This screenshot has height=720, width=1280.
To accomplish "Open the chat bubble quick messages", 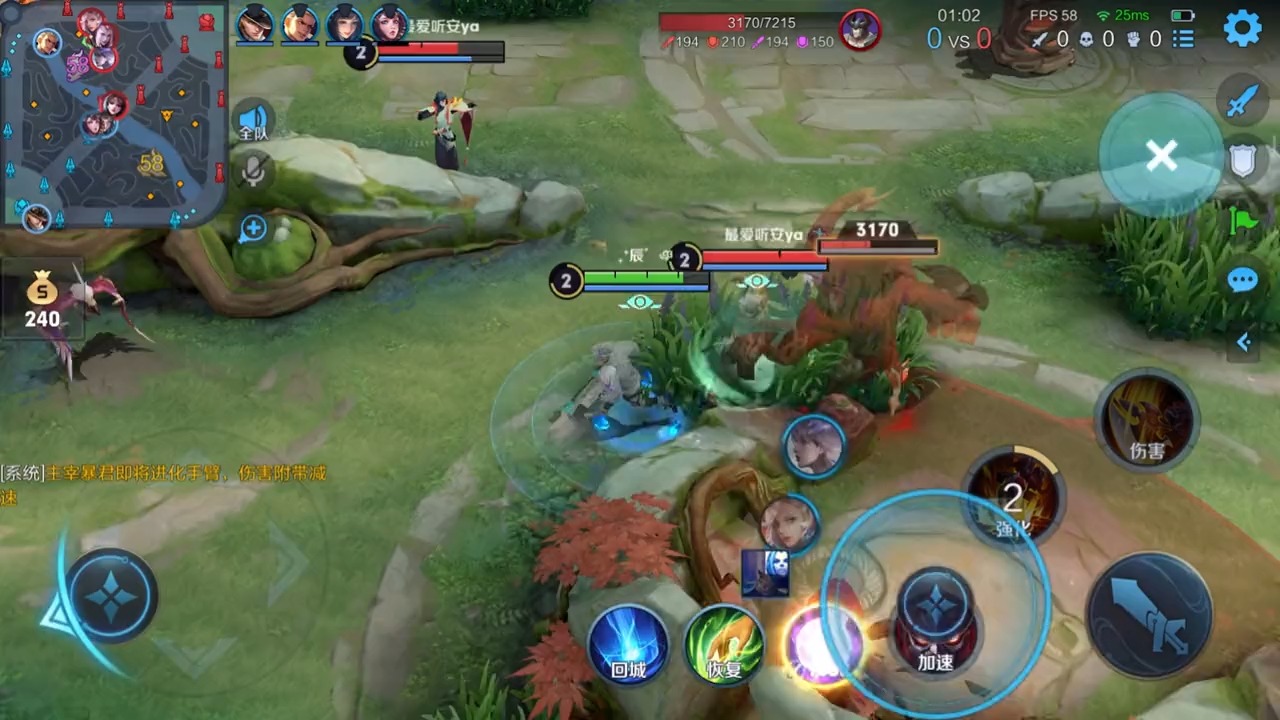I will tap(1242, 280).
